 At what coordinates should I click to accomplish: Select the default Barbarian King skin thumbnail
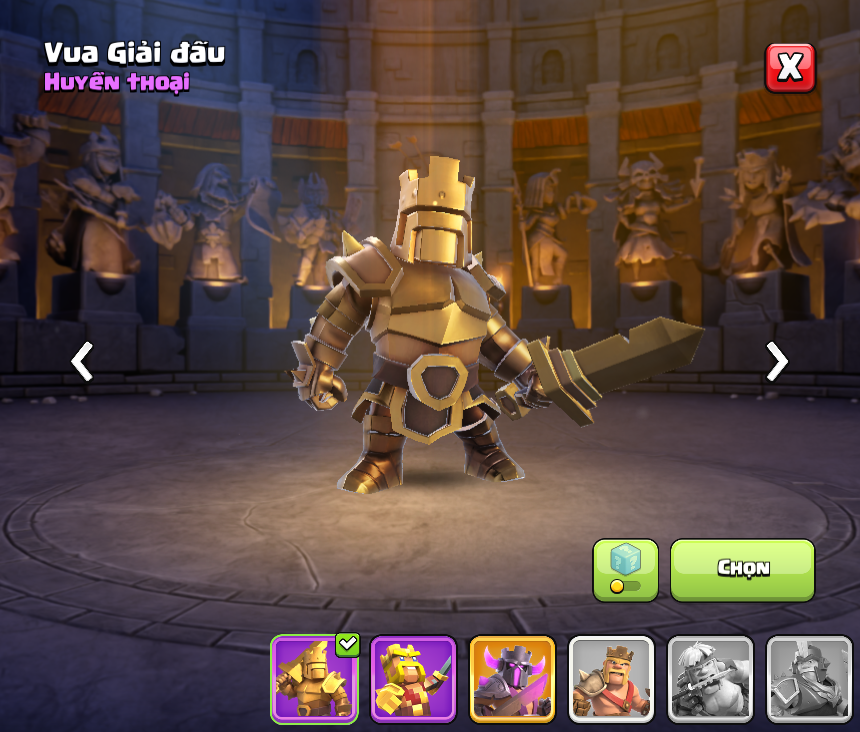pyautogui.click(x=611, y=678)
